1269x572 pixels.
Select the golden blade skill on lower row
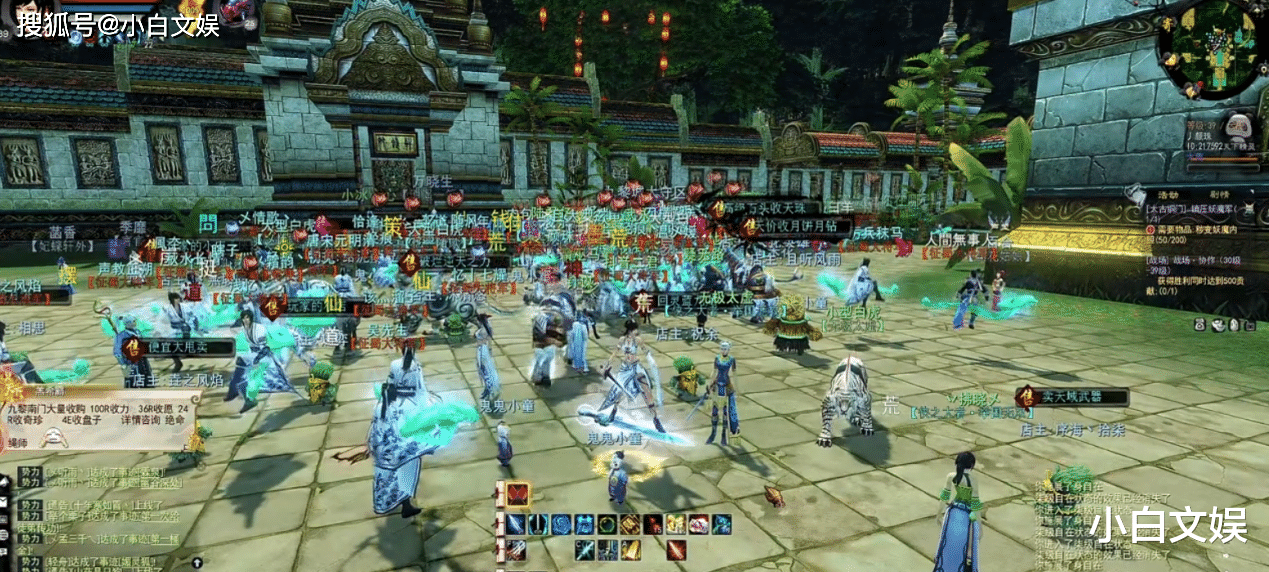630,550
